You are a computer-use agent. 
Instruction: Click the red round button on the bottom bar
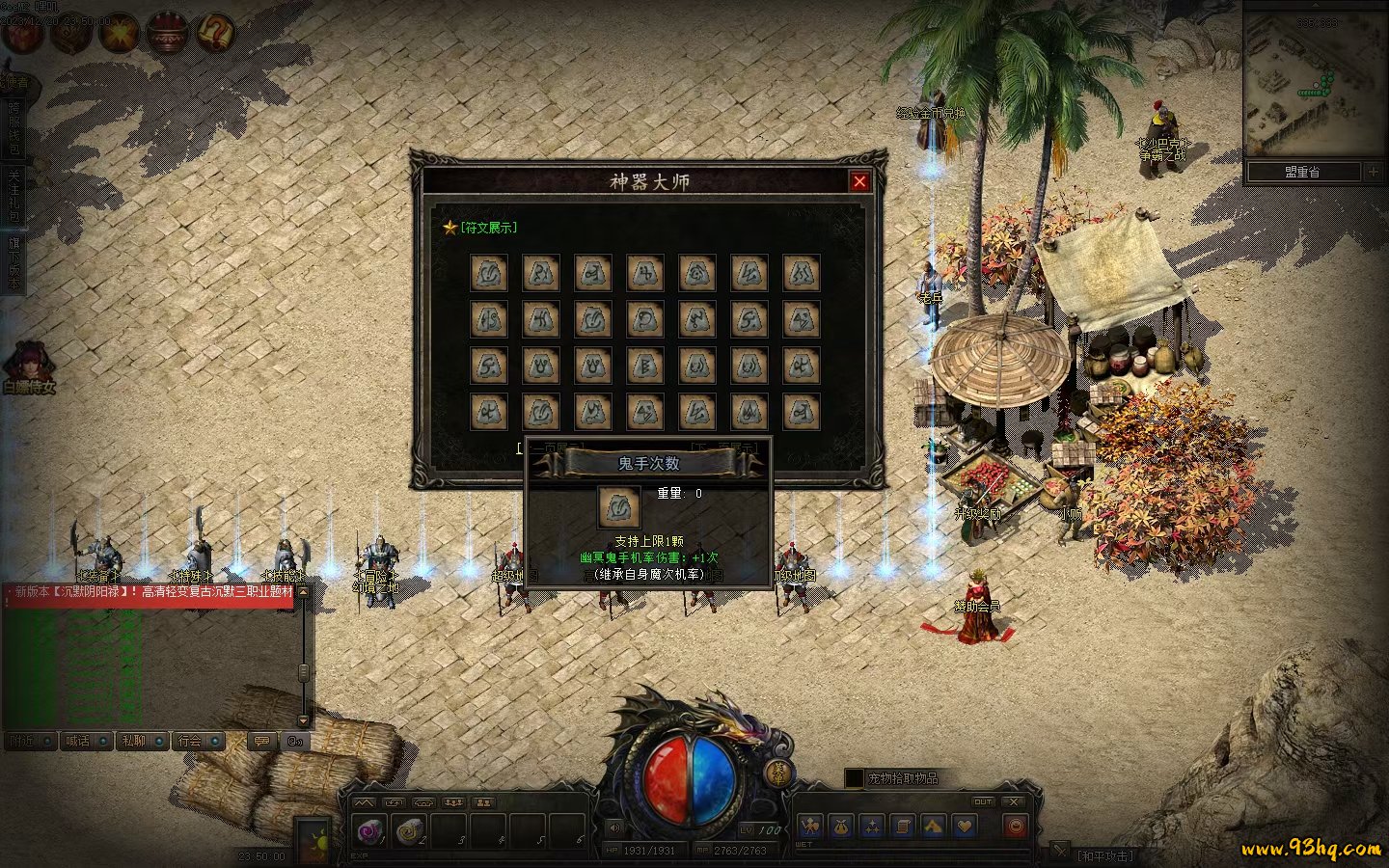coord(1014,827)
